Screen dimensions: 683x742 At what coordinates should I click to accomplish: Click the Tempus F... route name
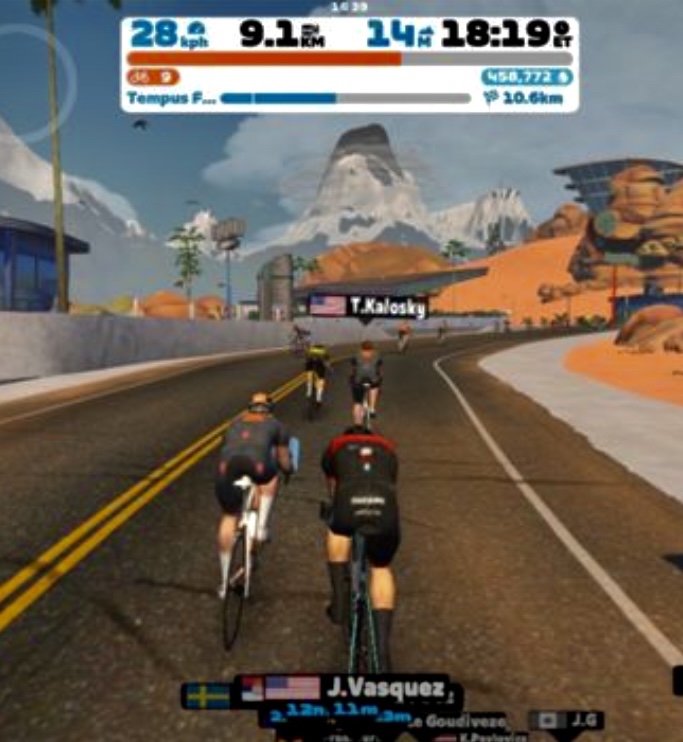(167, 99)
